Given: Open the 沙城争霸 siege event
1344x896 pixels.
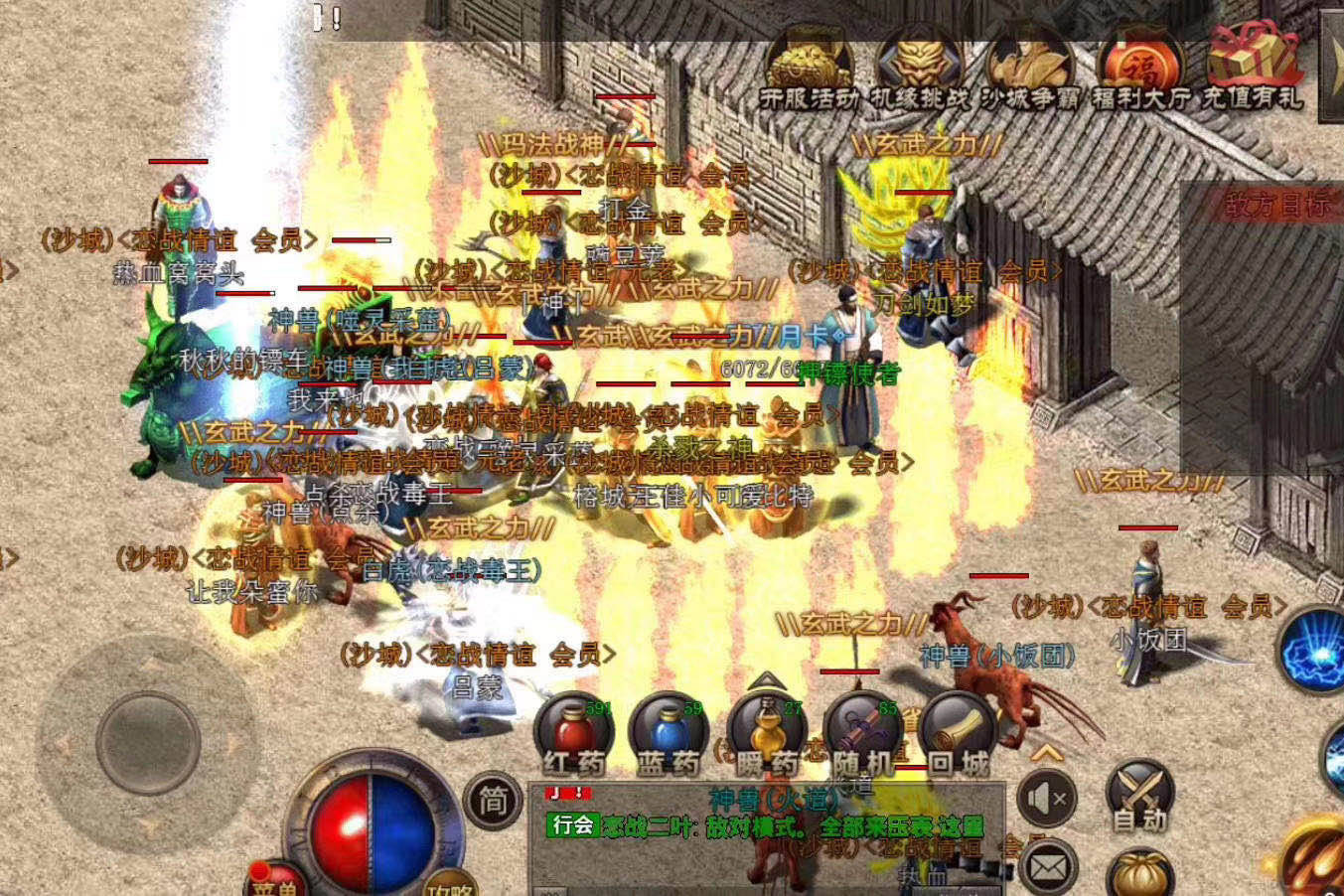Looking at the screenshot, I should [1029, 70].
